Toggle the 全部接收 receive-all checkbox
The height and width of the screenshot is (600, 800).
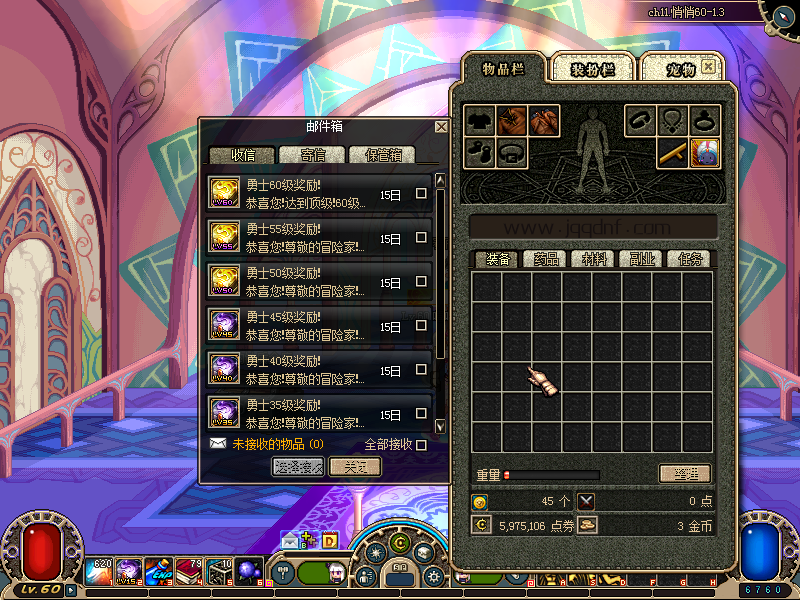(x=421, y=444)
